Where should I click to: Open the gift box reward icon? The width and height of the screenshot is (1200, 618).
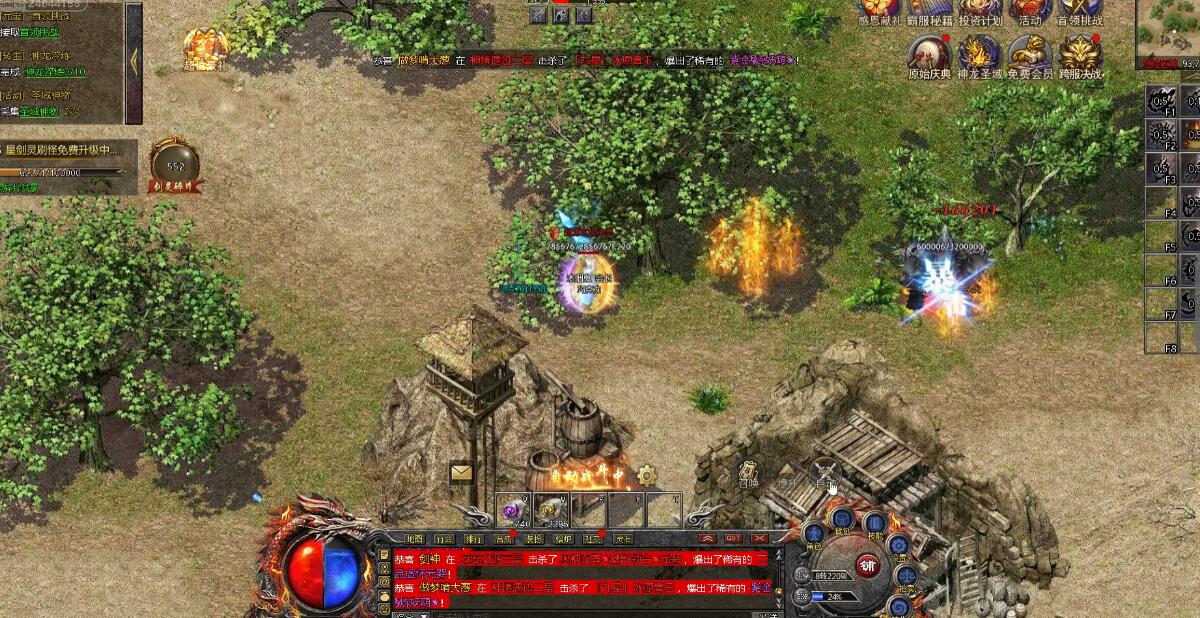coord(205,46)
